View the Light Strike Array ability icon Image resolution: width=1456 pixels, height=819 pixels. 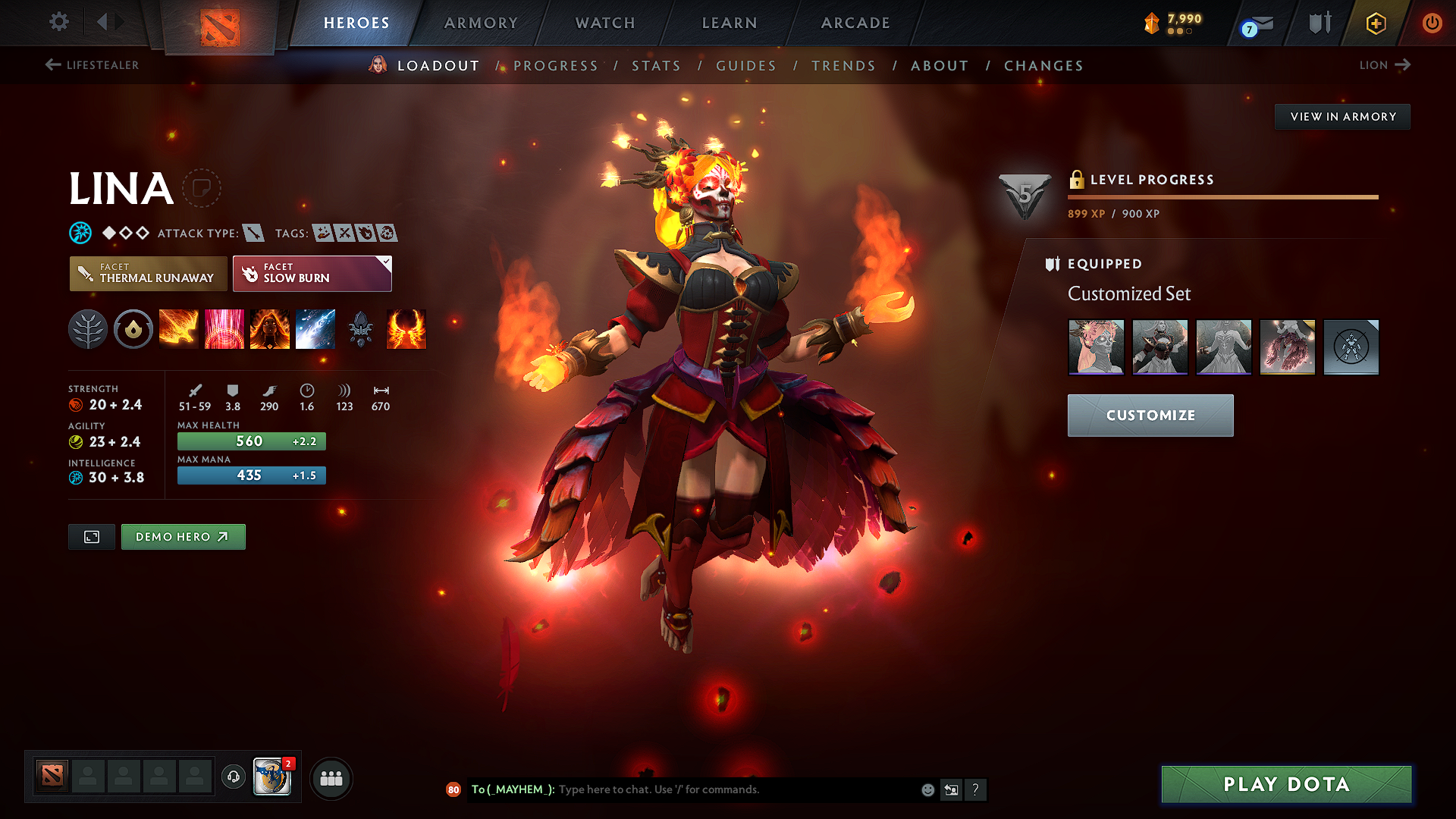click(x=224, y=329)
